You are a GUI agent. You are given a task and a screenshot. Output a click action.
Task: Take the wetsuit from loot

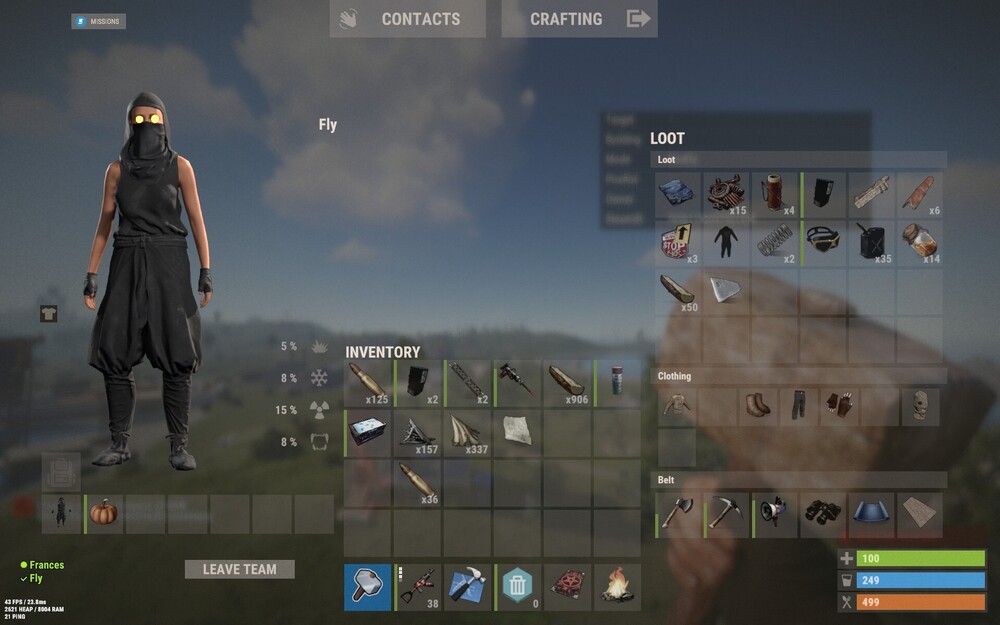727,241
